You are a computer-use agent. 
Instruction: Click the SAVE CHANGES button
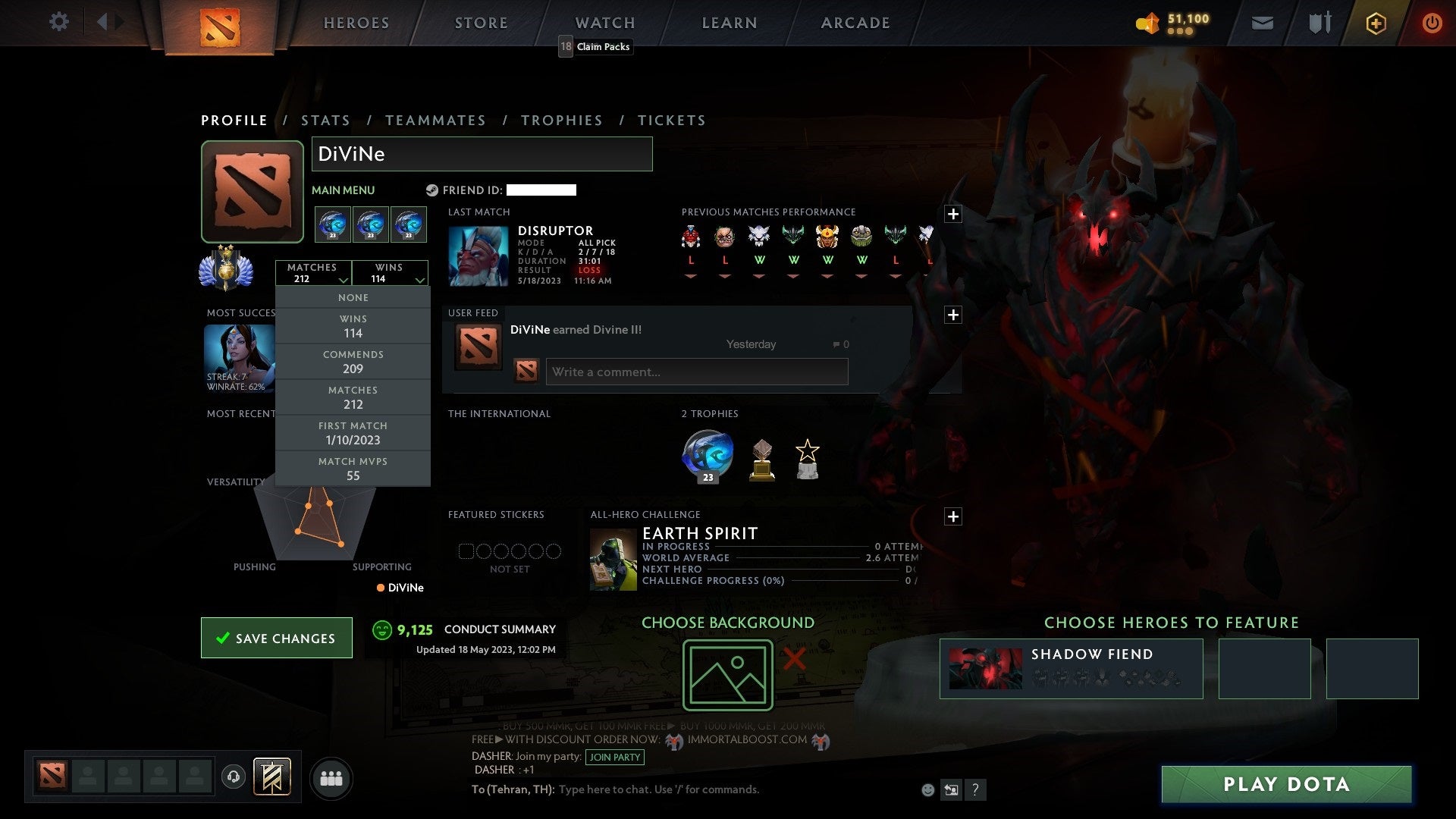276,638
